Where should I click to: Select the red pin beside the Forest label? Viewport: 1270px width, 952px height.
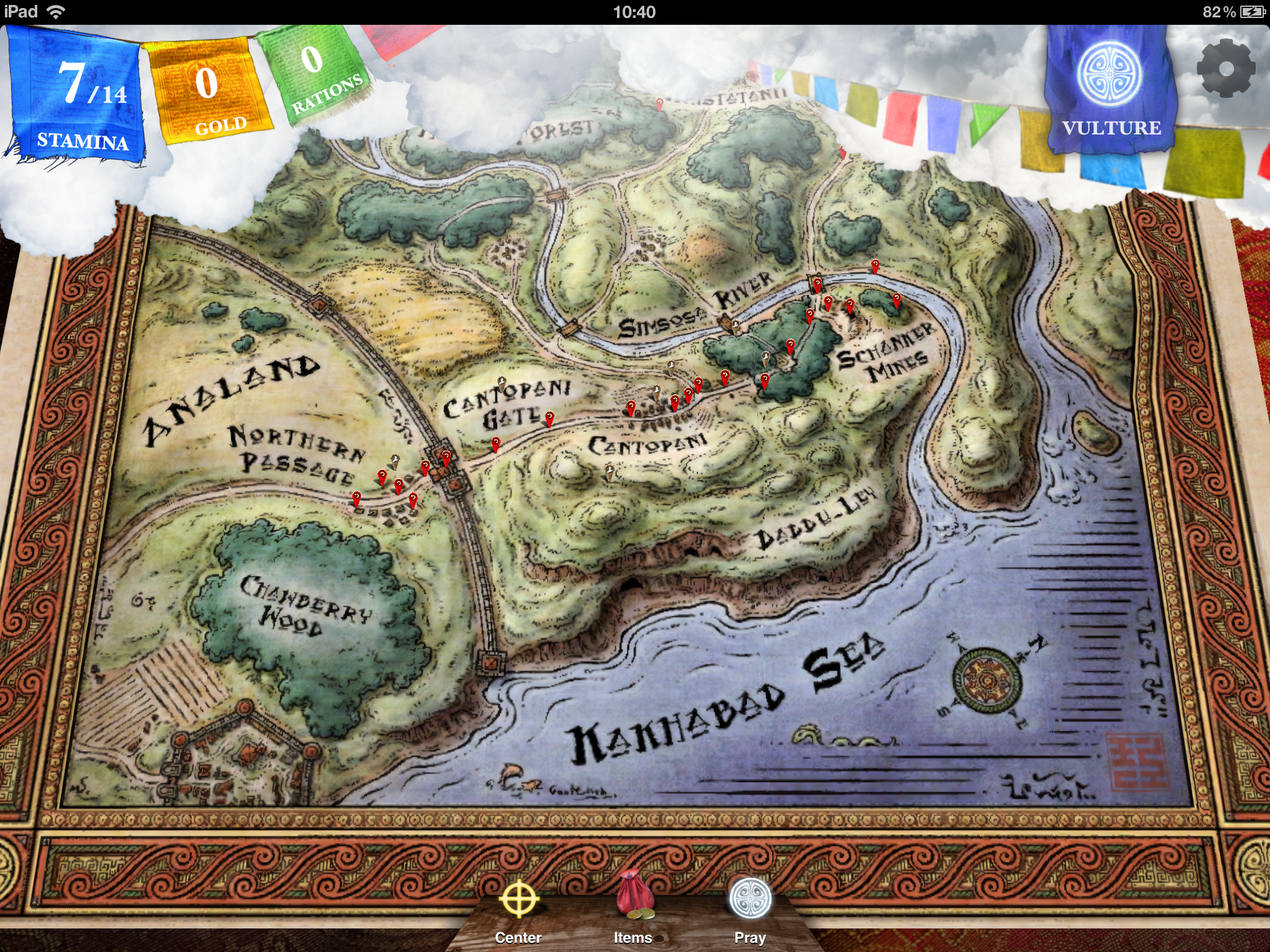click(x=659, y=104)
